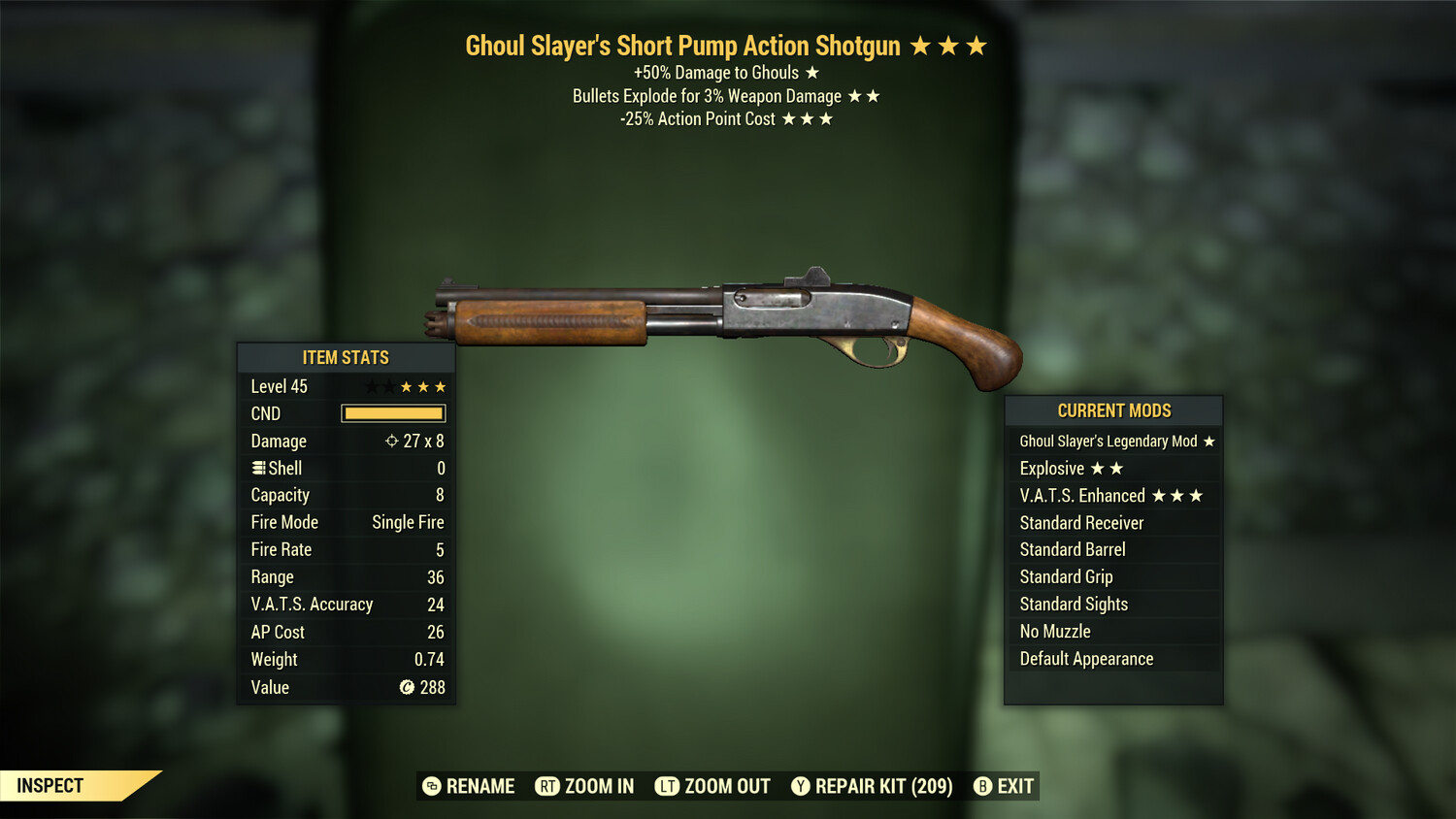Viewport: 1456px width, 819px height.
Task: Select the INSPECT tab
Action: point(50,786)
